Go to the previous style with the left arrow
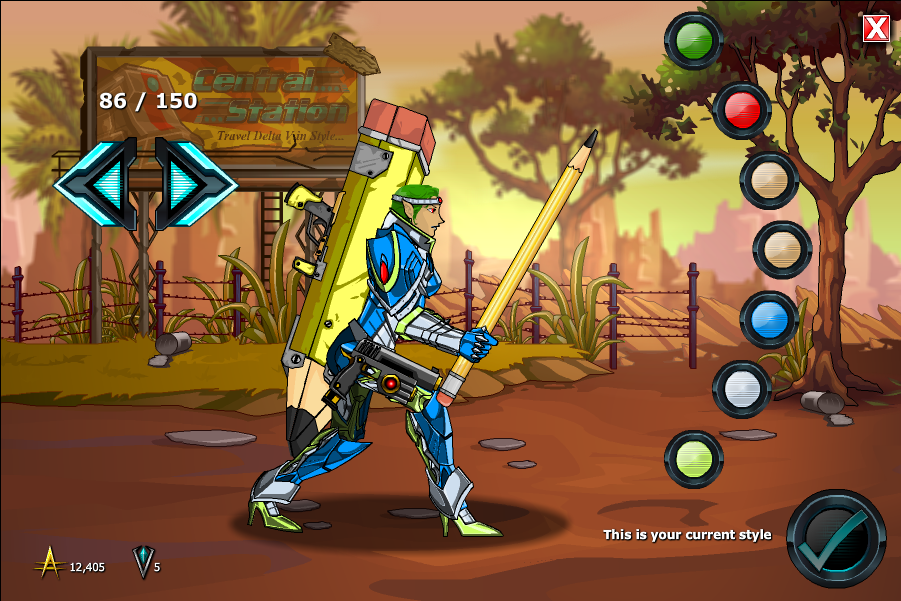901x601 pixels. [98, 182]
